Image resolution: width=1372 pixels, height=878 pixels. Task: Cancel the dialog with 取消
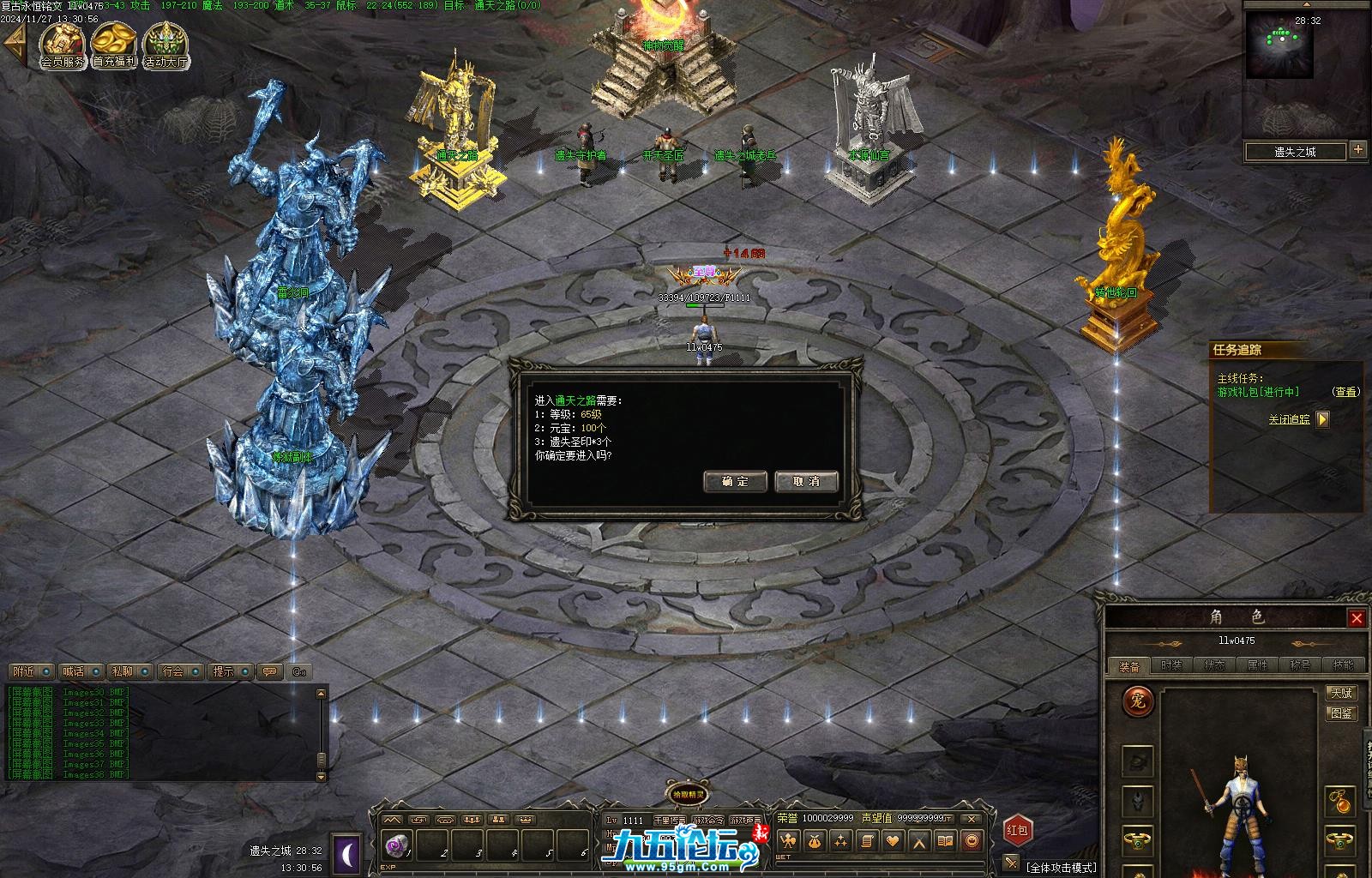[x=806, y=482]
